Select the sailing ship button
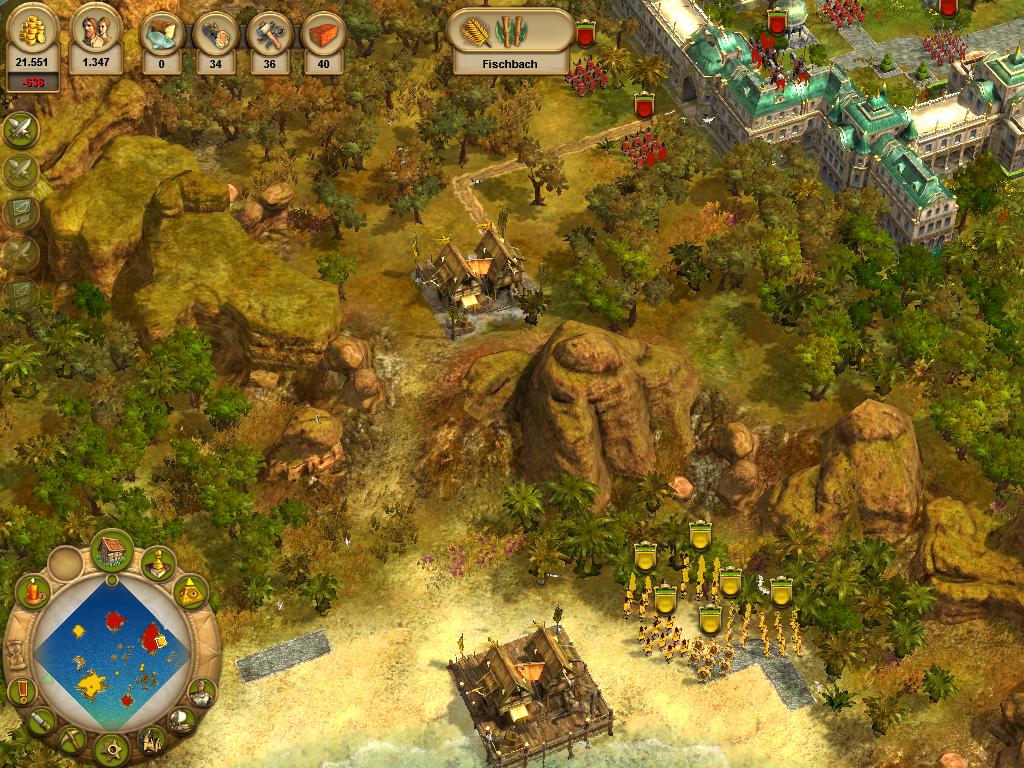Viewport: 1024px width, 768px height. (182, 720)
